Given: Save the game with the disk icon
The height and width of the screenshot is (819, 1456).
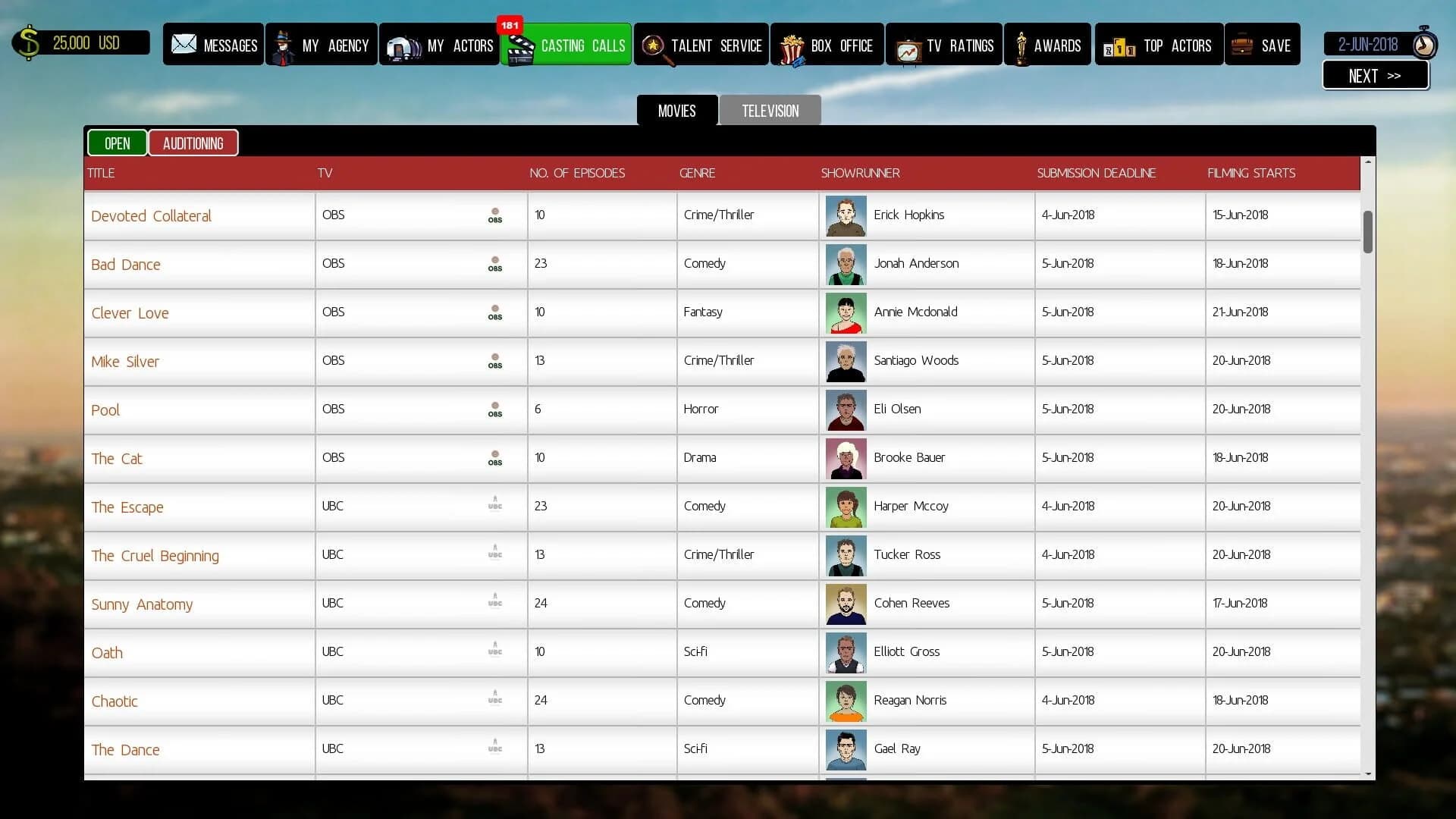Looking at the screenshot, I should pyautogui.click(x=1242, y=44).
